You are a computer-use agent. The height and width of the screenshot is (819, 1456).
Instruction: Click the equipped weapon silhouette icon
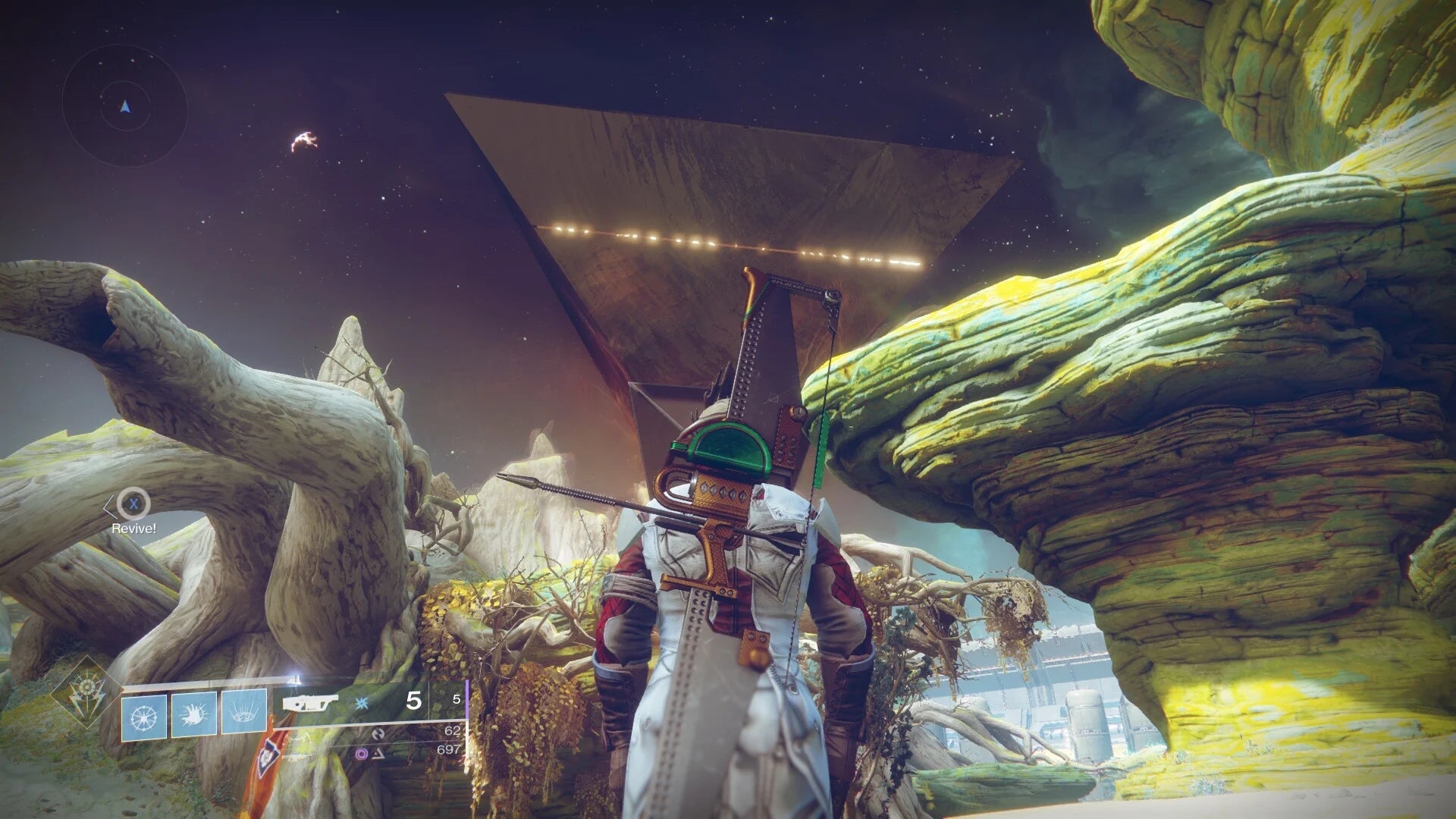tap(311, 703)
